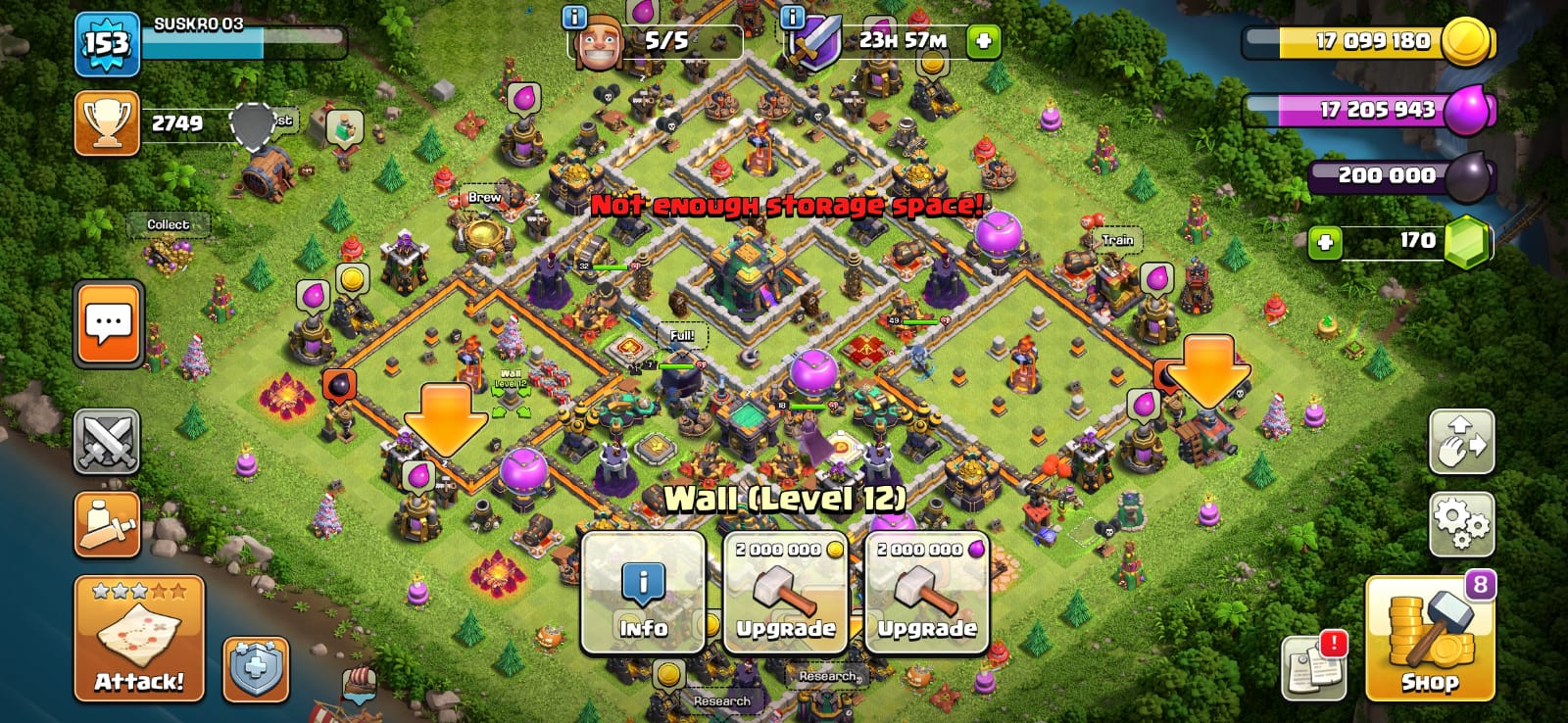Add builder time with green plus

click(x=984, y=41)
